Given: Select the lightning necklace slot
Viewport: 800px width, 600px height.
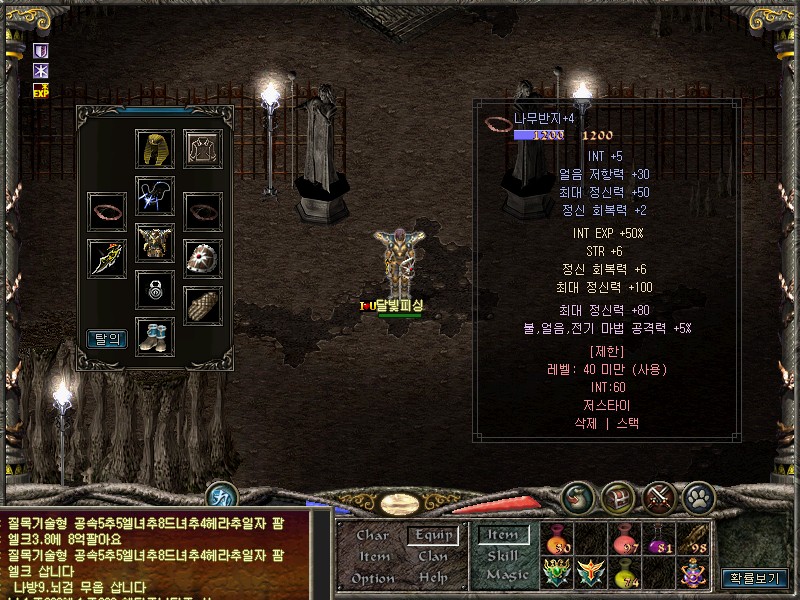Looking at the screenshot, I should pyautogui.click(x=155, y=196).
